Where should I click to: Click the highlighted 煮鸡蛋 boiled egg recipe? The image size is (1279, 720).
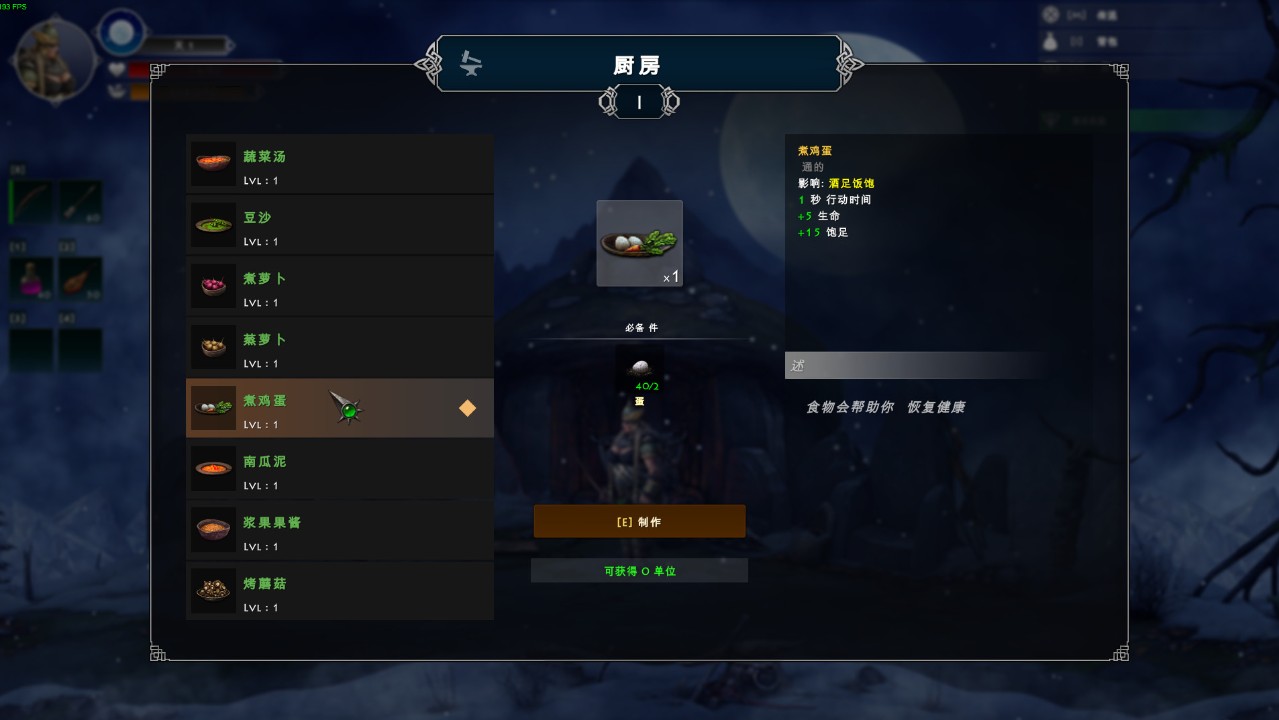coord(339,409)
